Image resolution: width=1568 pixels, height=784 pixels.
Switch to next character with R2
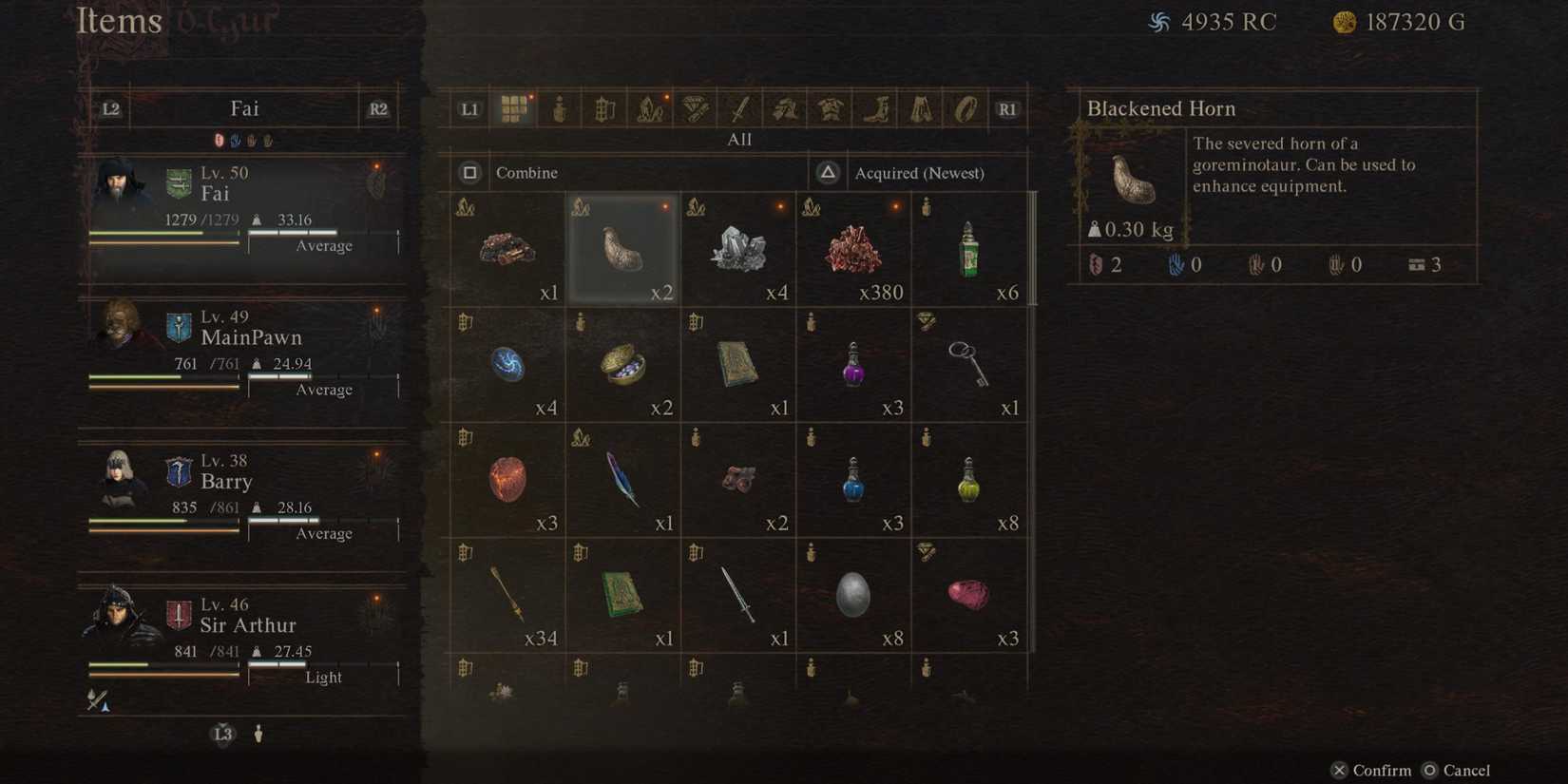pos(377,108)
